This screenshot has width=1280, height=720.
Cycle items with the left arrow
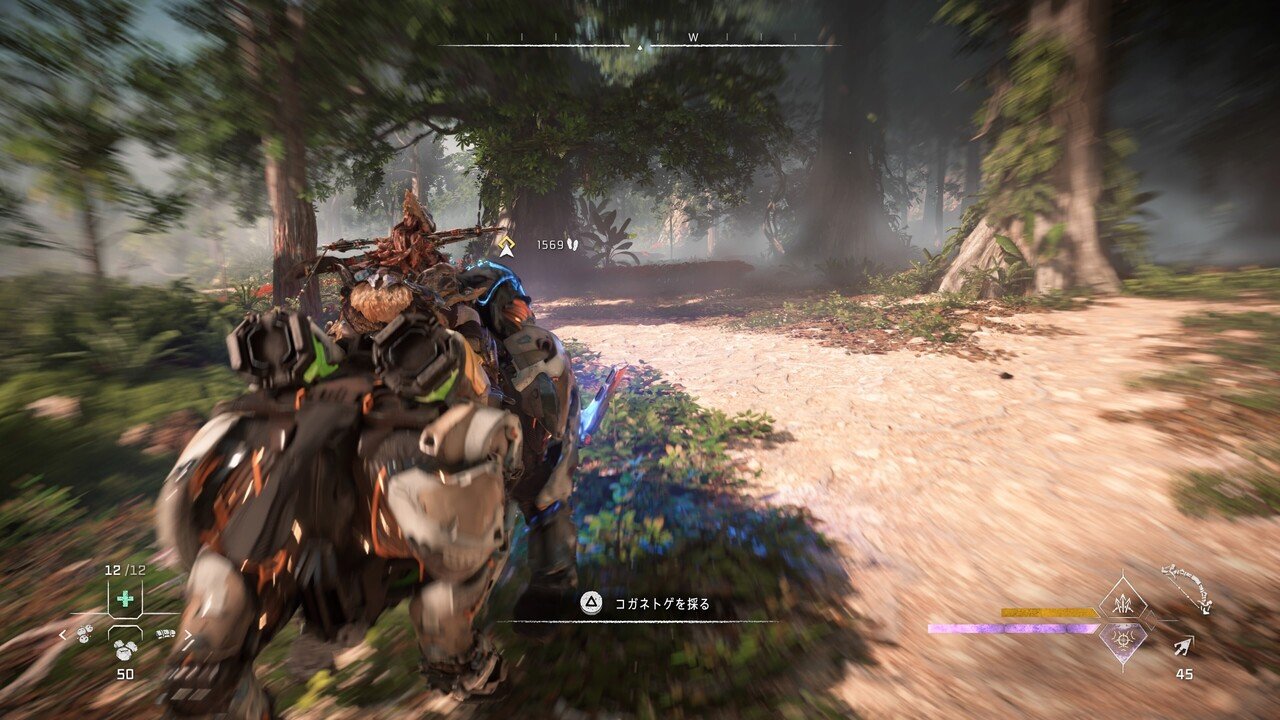[x=62, y=634]
